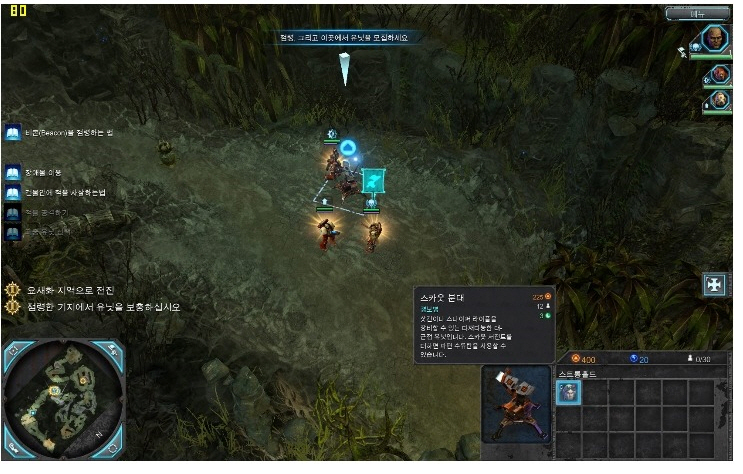
Task: Train the Scout Squad from the build grid
Action: click(568, 393)
